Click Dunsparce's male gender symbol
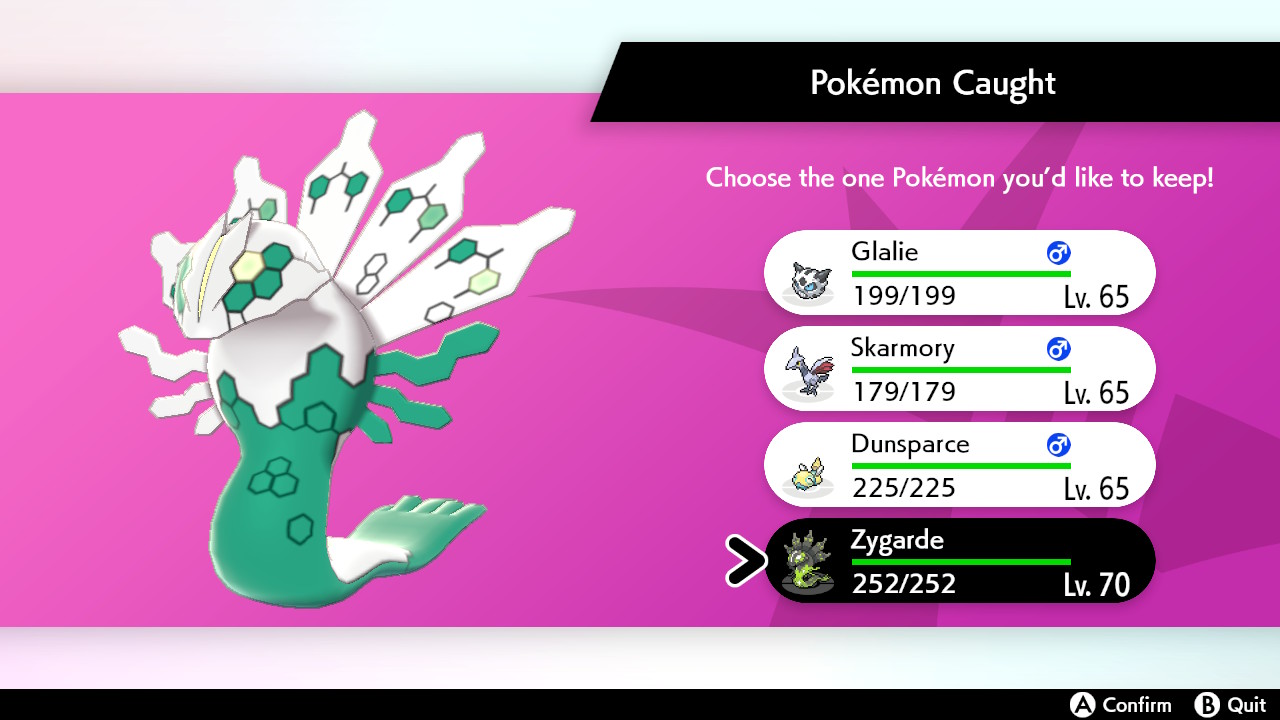The image size is (1280, 720). (x=1057, y=445)
